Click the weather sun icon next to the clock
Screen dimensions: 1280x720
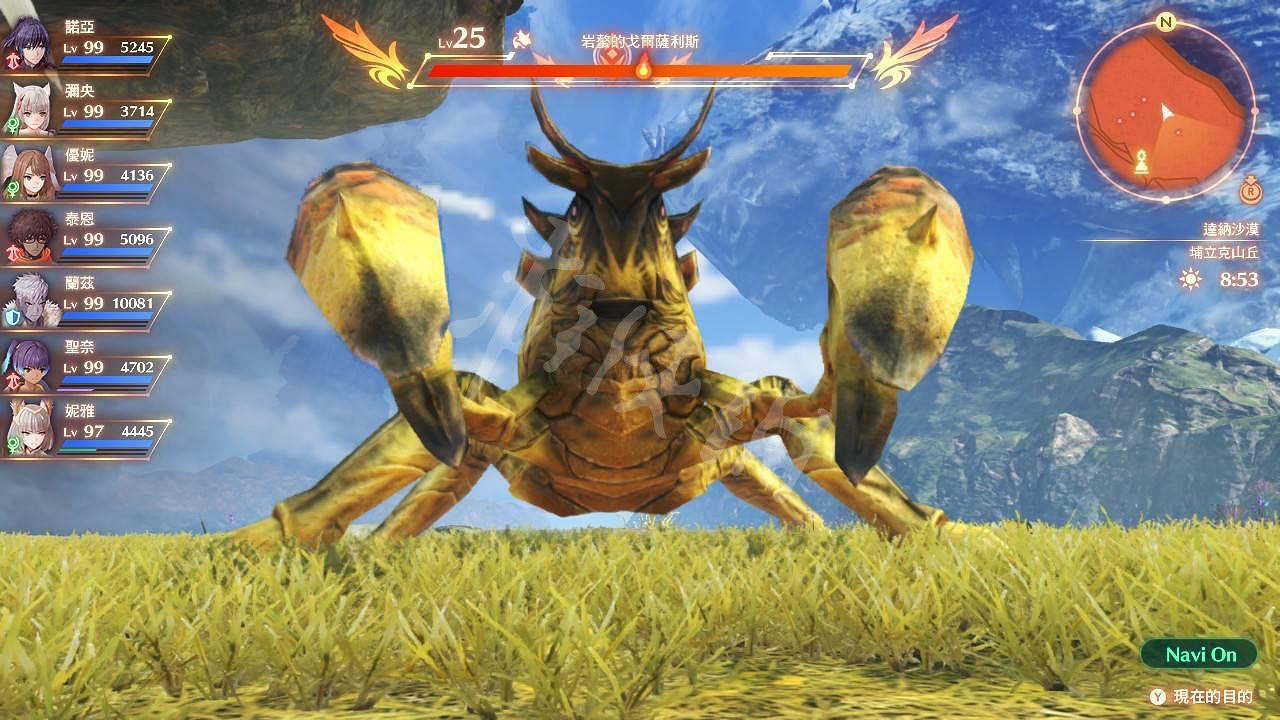[1189, 278]
